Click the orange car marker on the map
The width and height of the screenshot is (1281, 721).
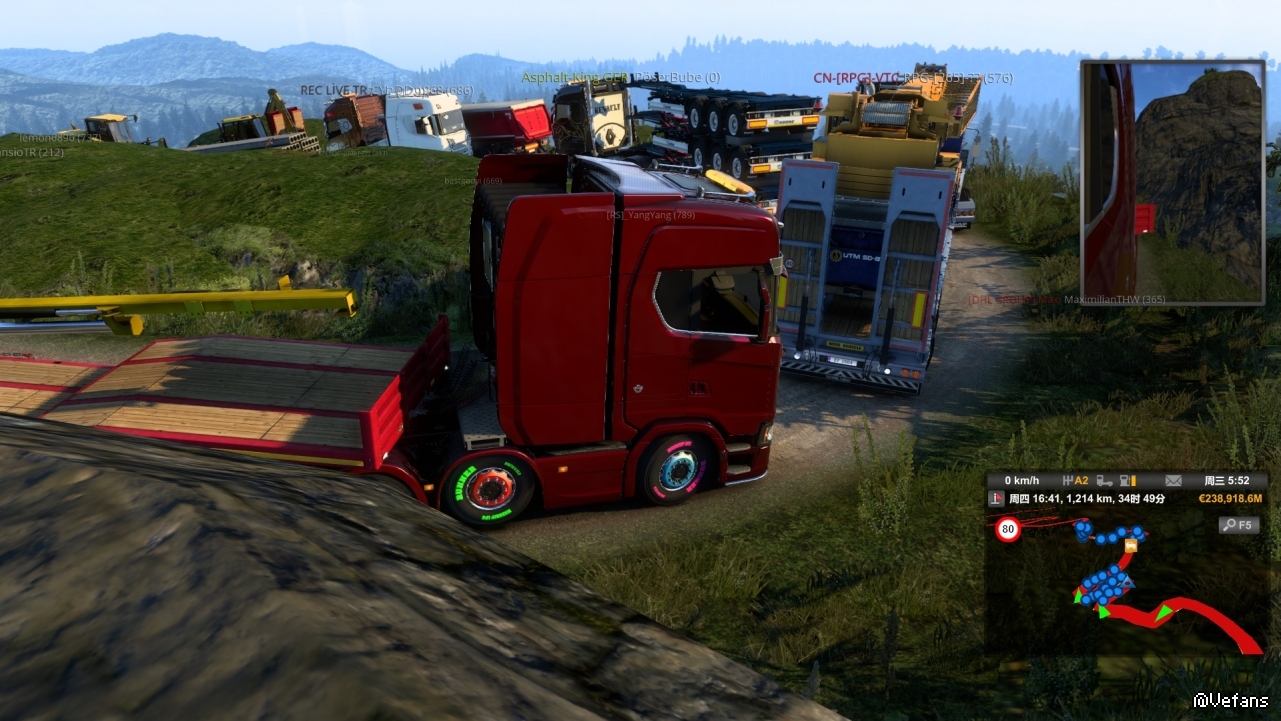point(1131,545)
